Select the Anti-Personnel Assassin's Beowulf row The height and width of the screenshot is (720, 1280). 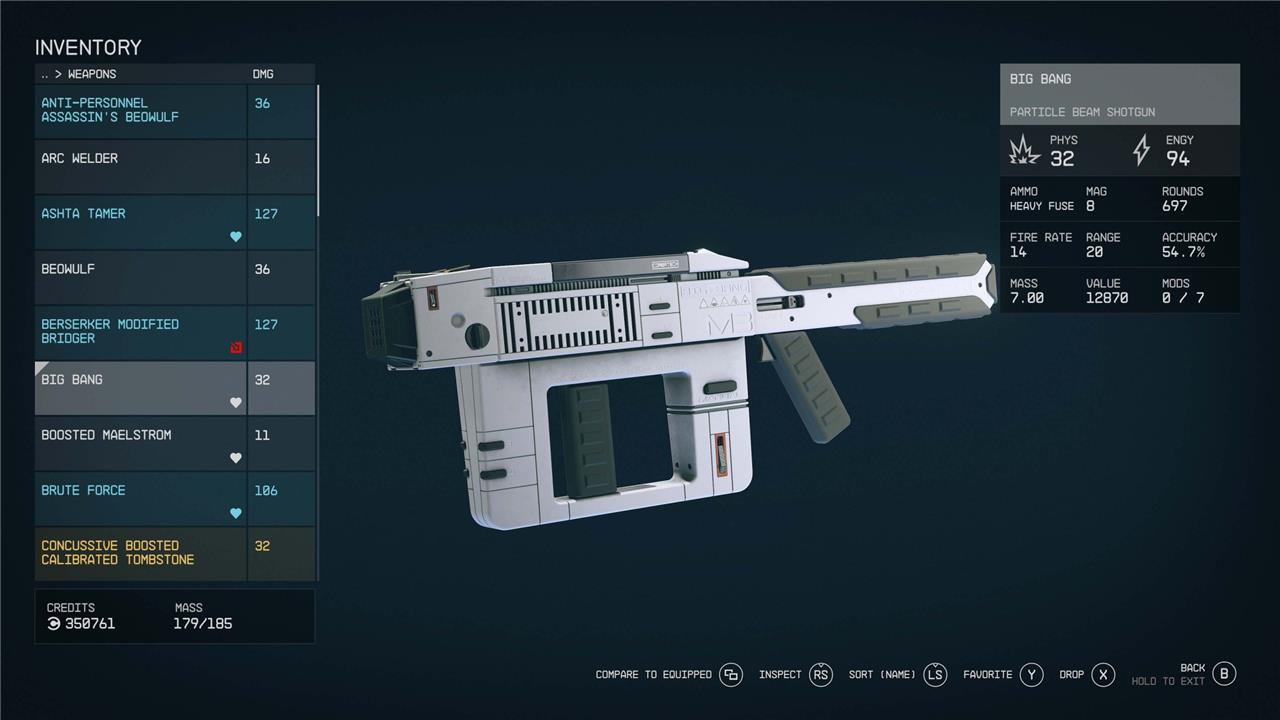(x=140, y=111)
